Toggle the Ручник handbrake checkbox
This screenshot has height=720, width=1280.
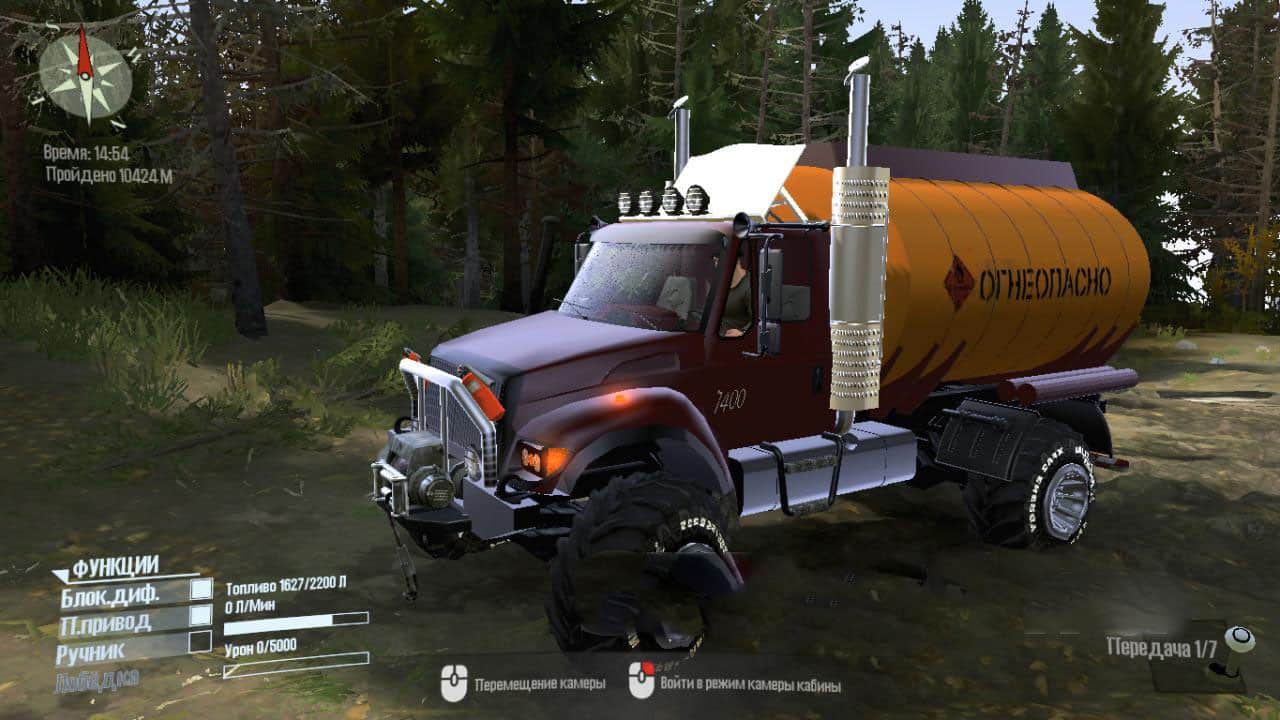click(x=201, y=641)
